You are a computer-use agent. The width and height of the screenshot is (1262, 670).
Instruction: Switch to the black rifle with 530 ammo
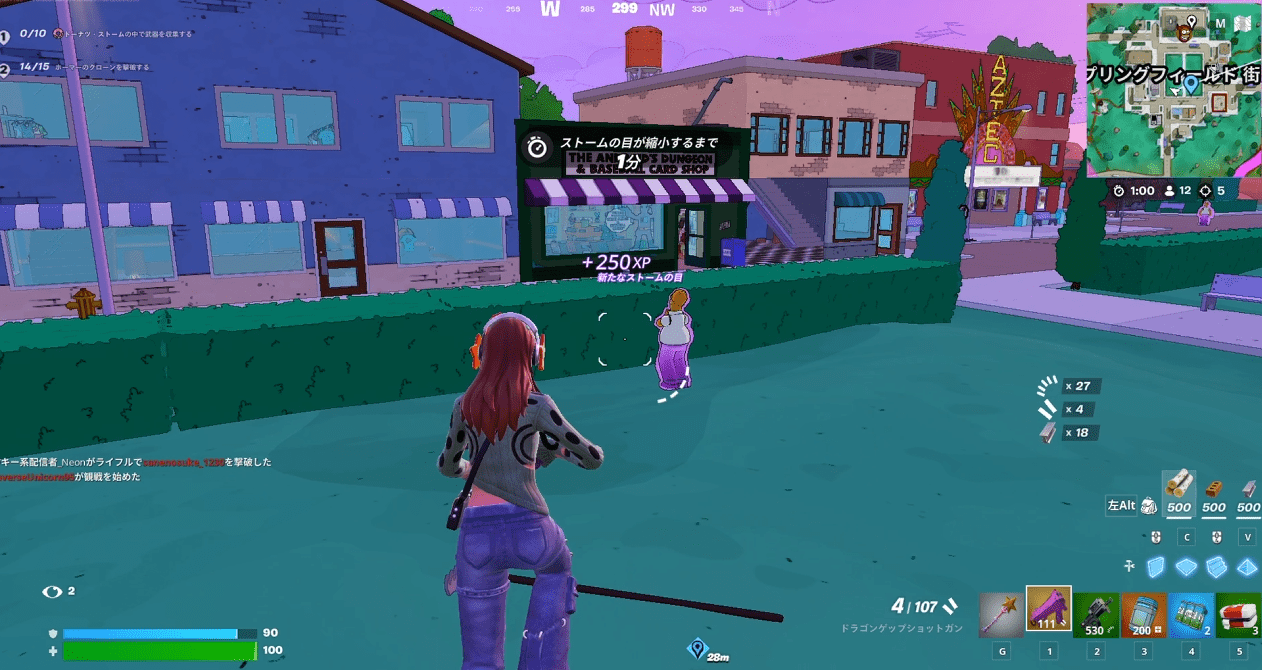(x=1095, y=612)
